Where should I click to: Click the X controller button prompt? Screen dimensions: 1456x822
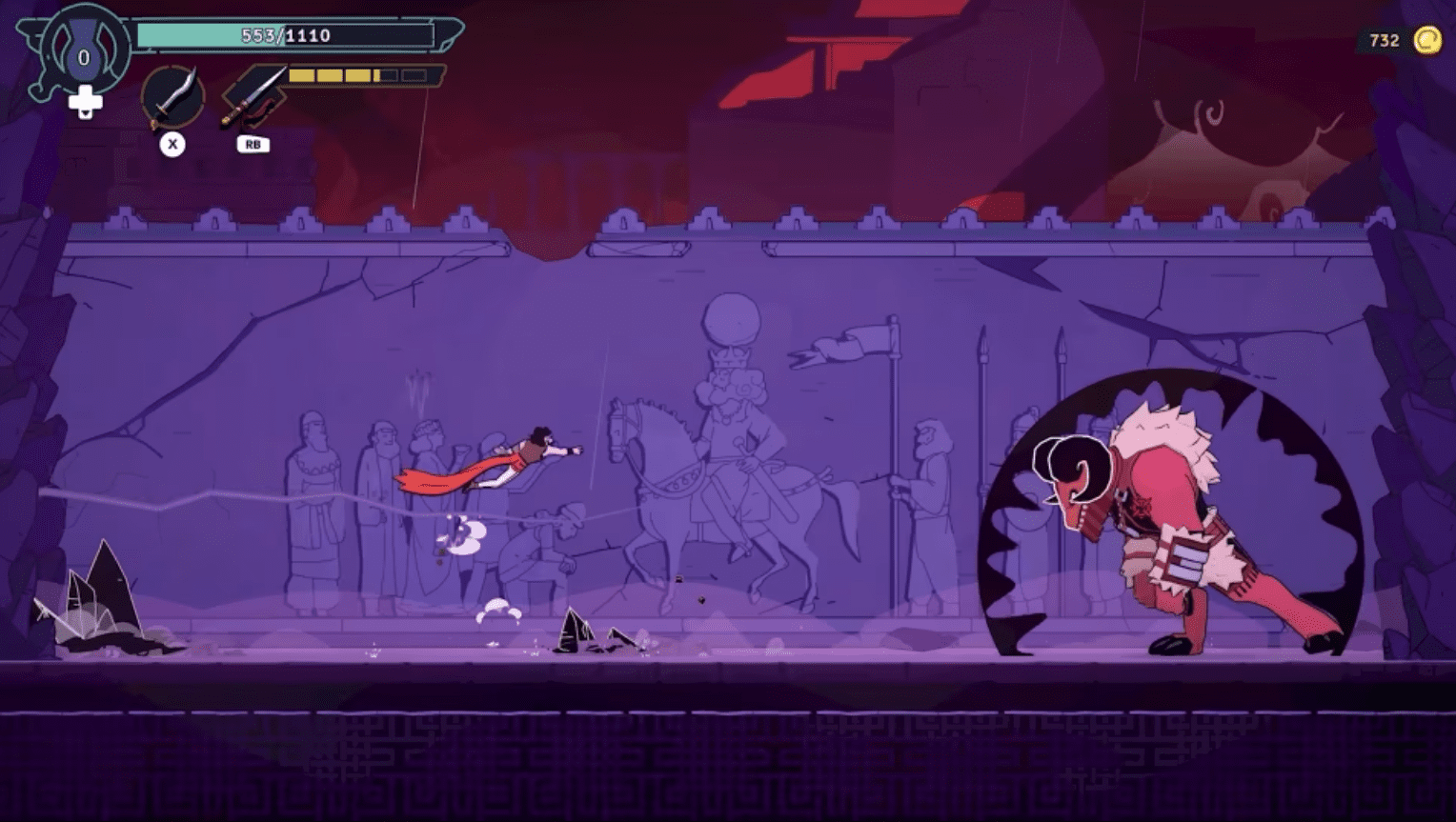tap(171, 143)
